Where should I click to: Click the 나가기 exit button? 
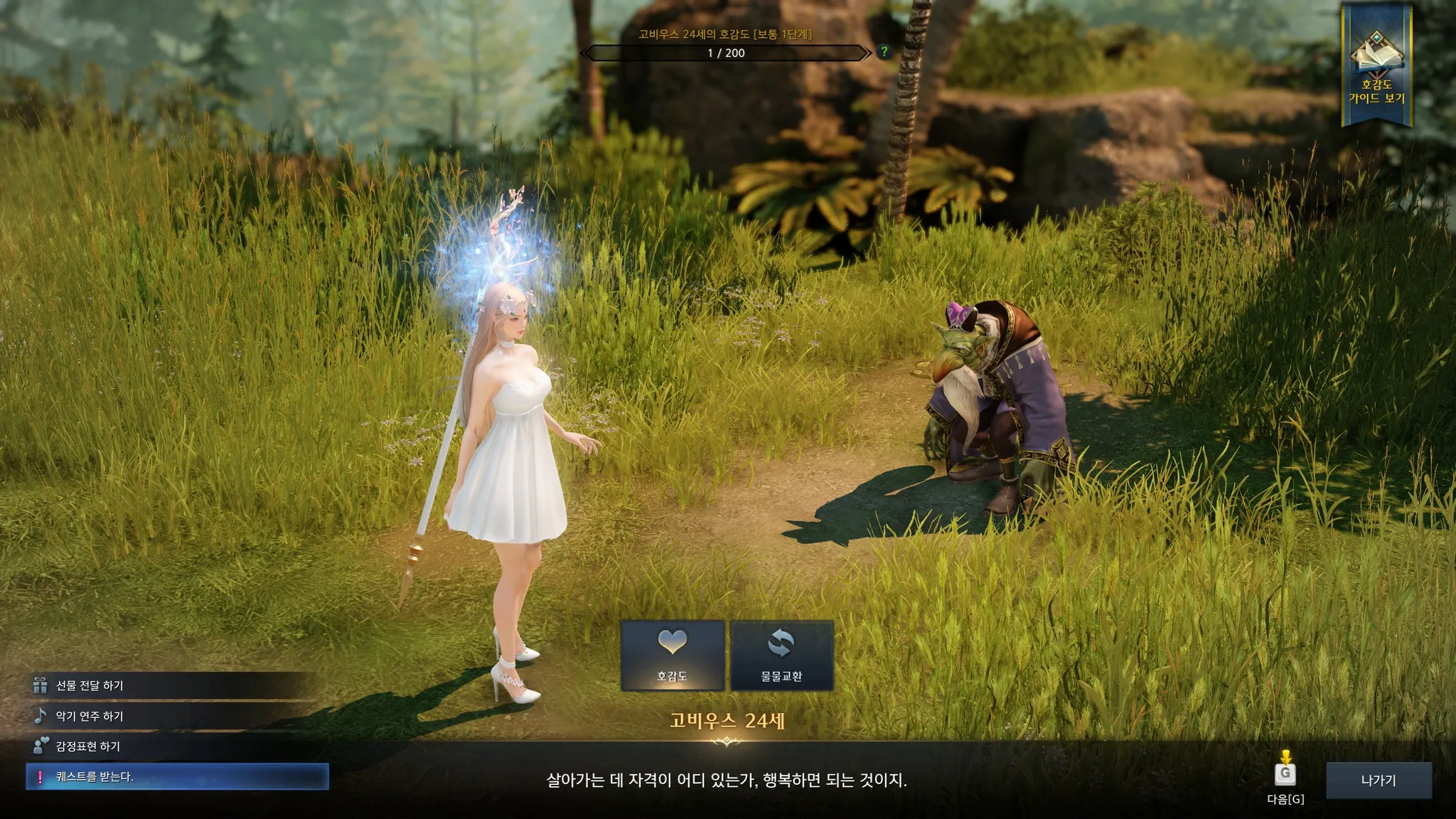pos(1378,781)
